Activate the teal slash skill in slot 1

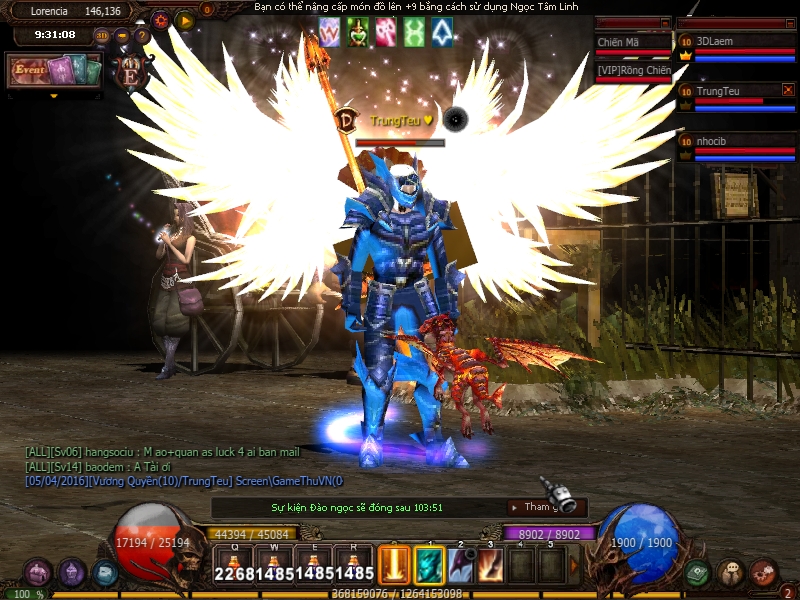pyautogui.click(x=429, y=565)
